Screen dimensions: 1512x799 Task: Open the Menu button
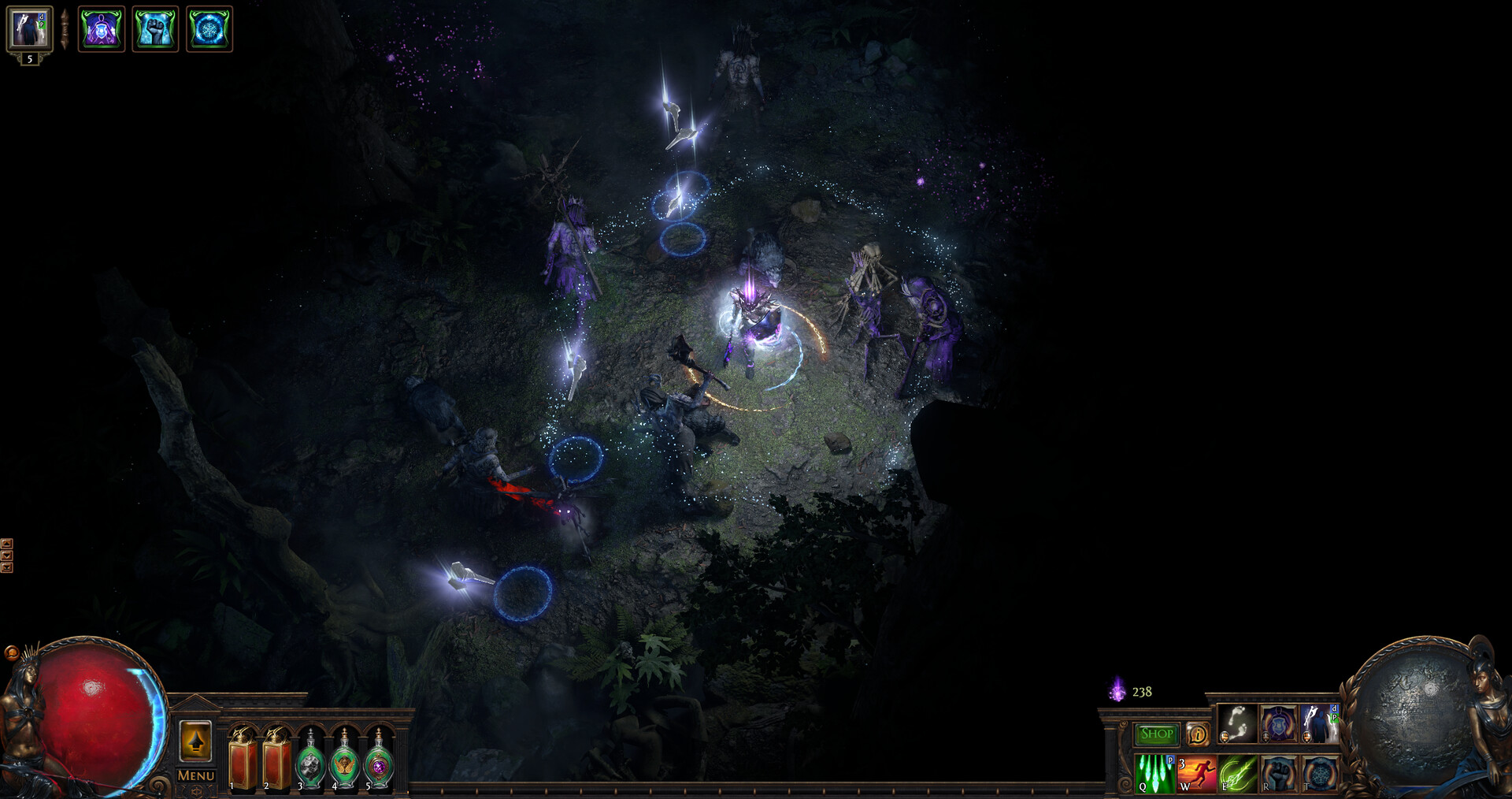pos(195,776)
